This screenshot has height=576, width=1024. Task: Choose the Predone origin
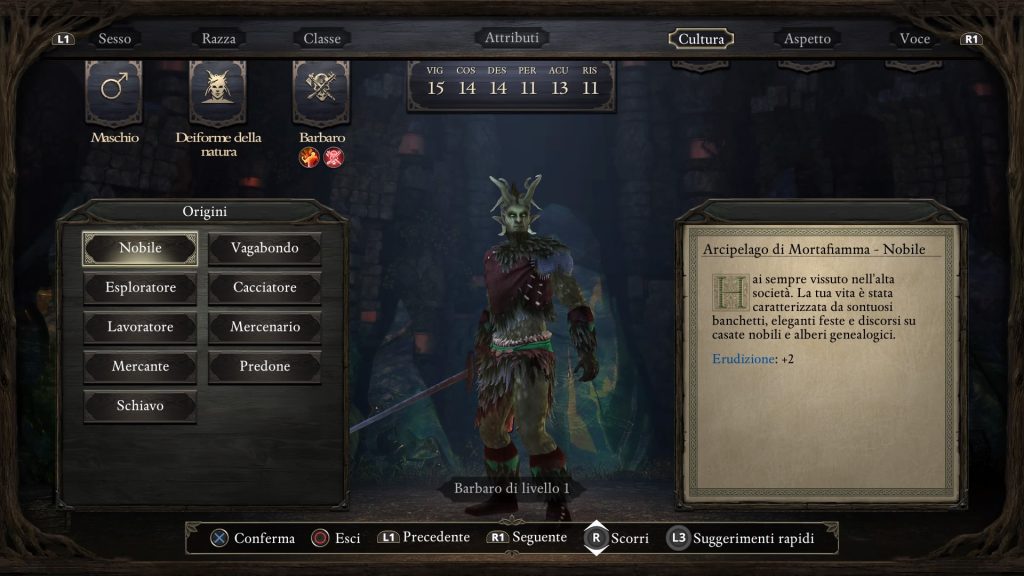point(265,367)
